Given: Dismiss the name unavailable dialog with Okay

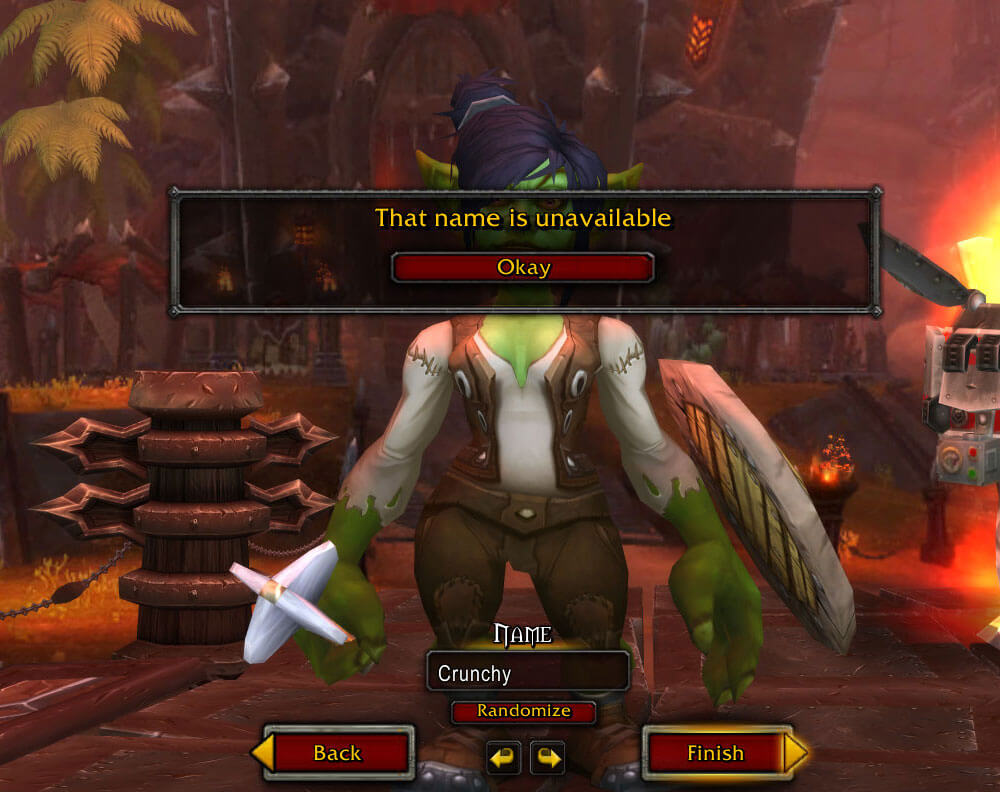Looking at the screenshot, I should (x=523, y=268).
